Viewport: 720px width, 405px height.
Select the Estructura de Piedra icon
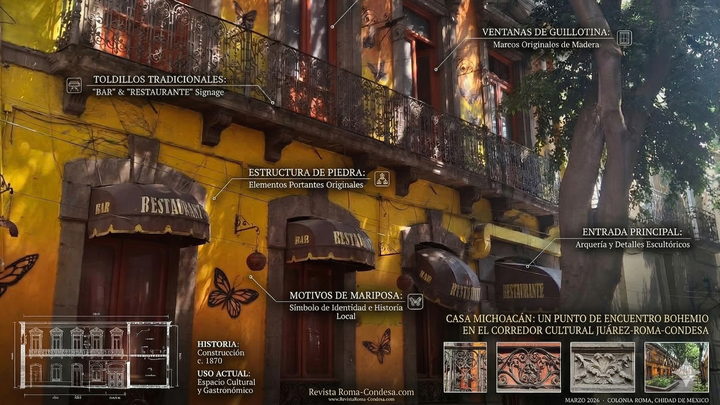[382, 179]
